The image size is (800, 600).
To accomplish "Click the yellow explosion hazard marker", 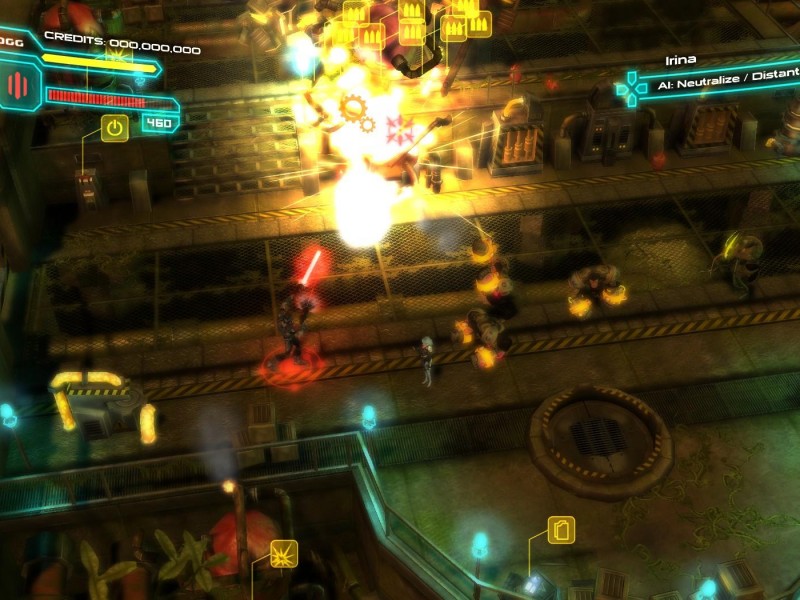I will tap(285, 553).
